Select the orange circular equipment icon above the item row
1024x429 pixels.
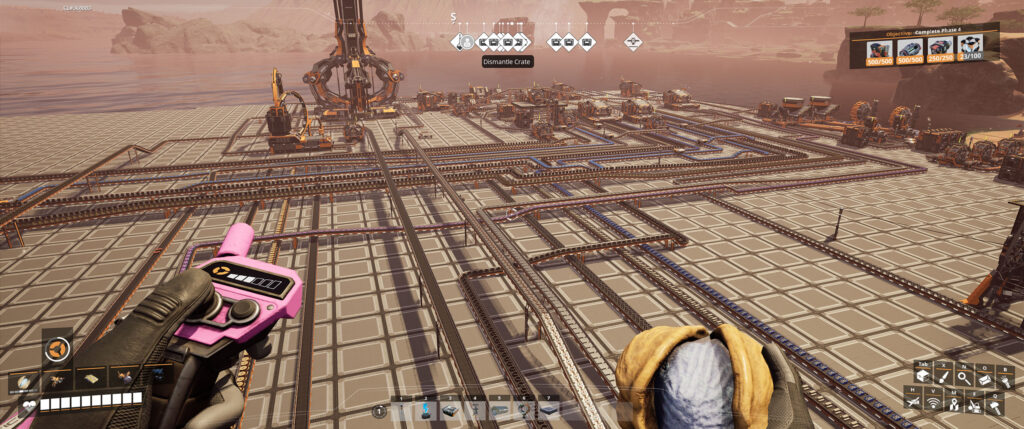(57, 349)
